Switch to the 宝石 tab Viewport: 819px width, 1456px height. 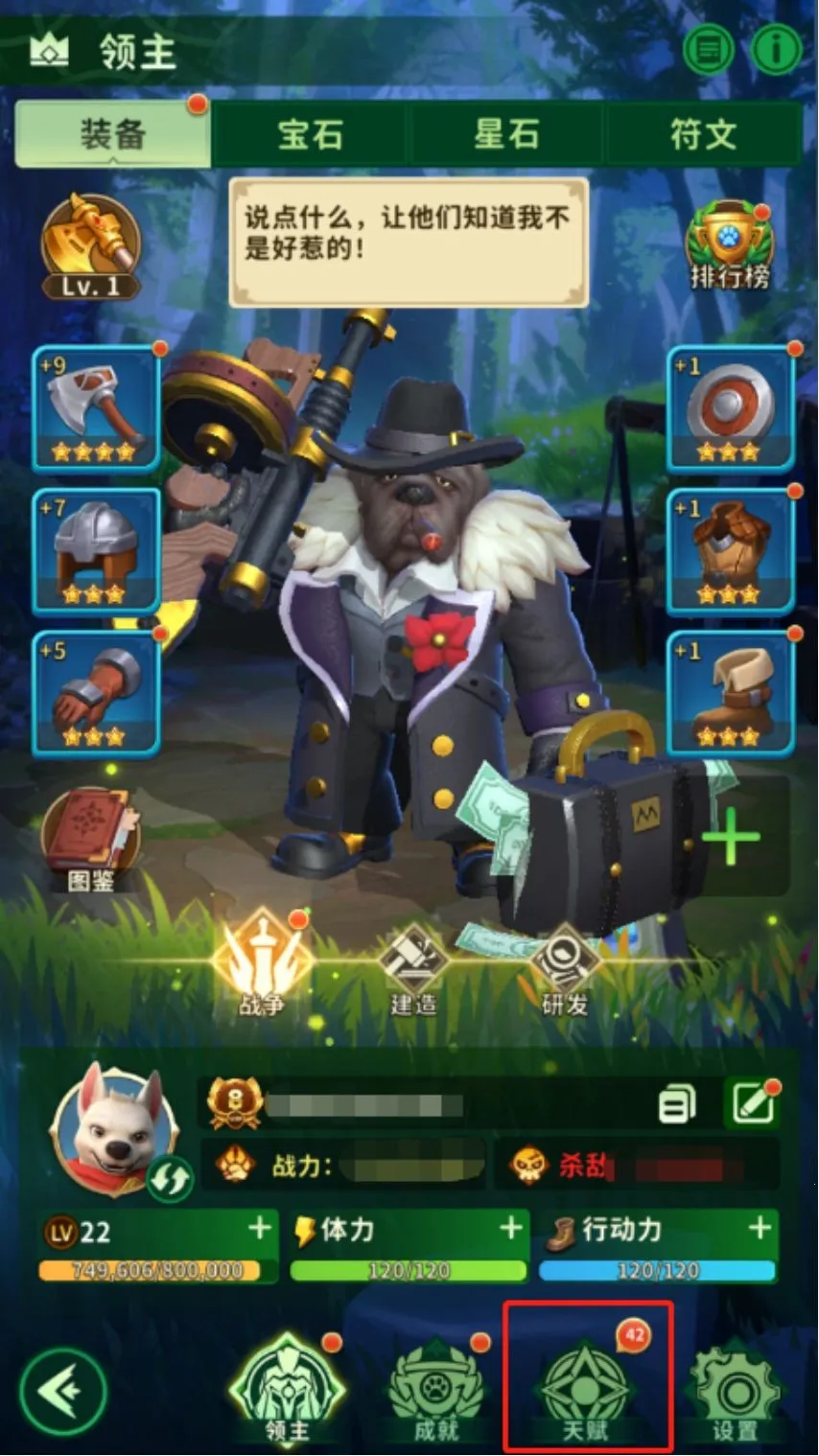coord(311,135)
